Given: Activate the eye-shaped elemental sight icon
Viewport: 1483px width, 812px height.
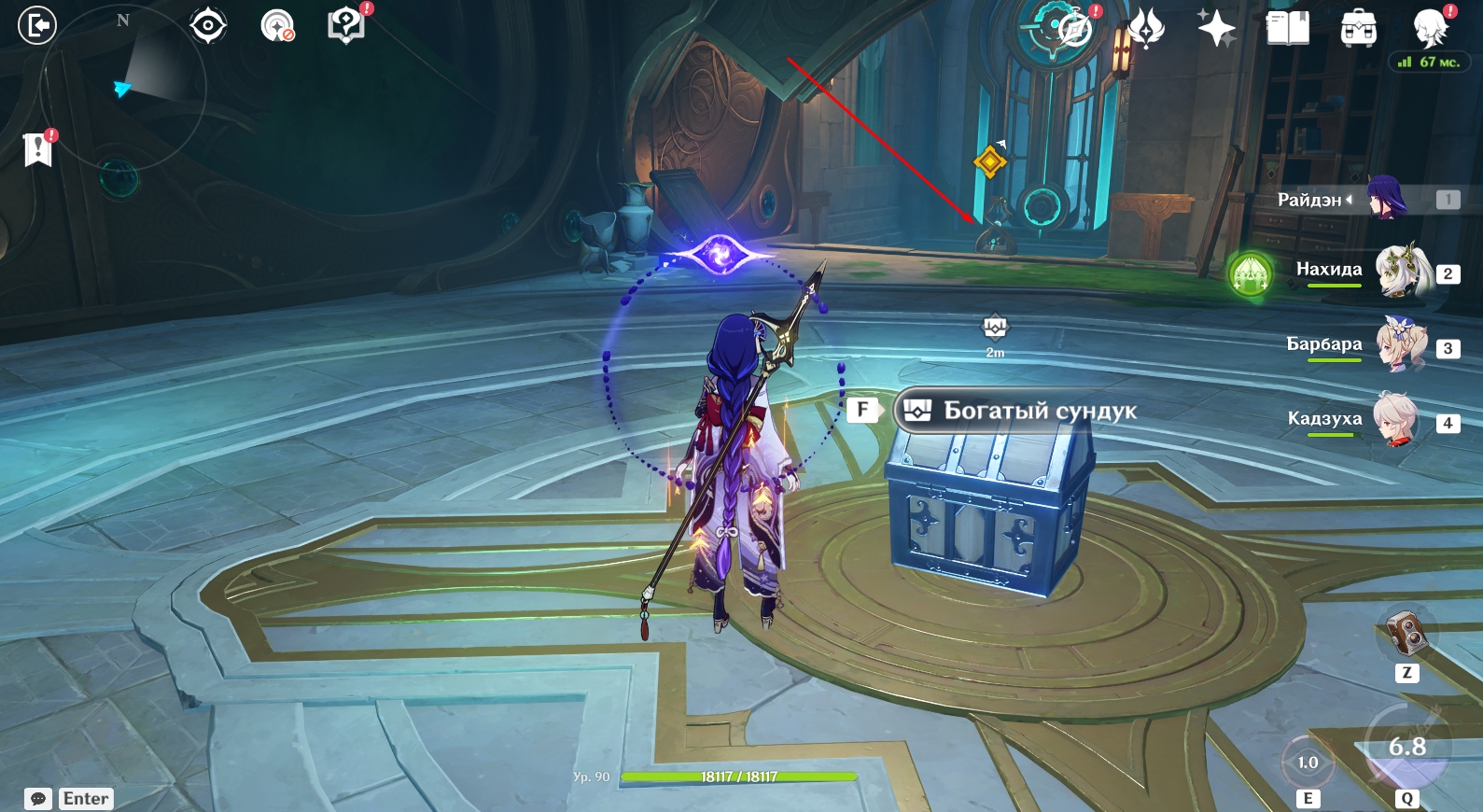Looking at the screenshot, I should coord(208,25).
